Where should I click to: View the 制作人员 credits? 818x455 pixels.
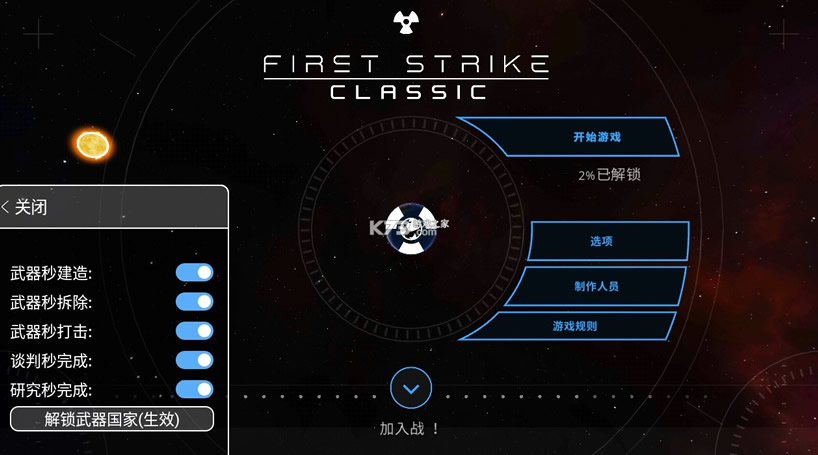[595, 286]
